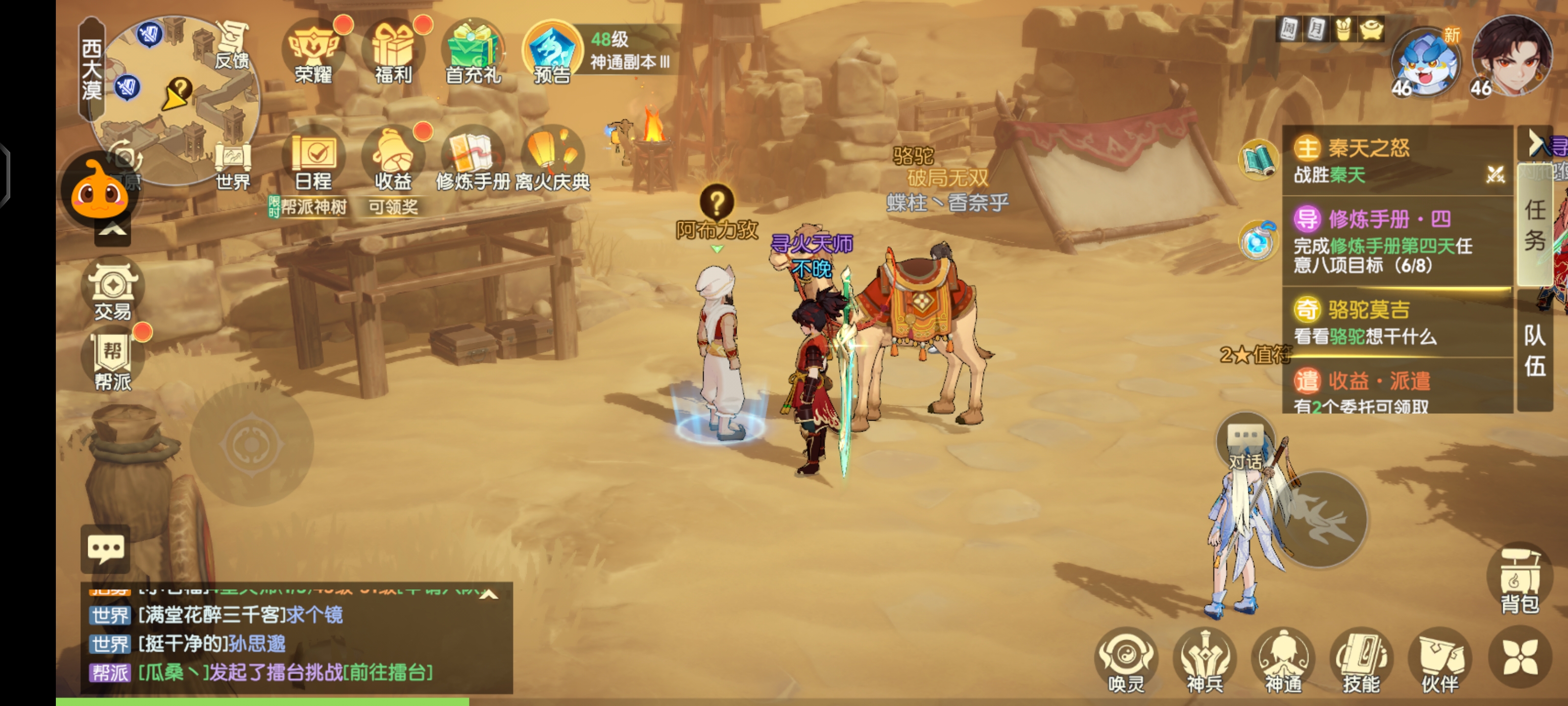Screen dimensions: 1568x706
Task: Open the 荣耀 honor menu
Action: tap(314, 53)
